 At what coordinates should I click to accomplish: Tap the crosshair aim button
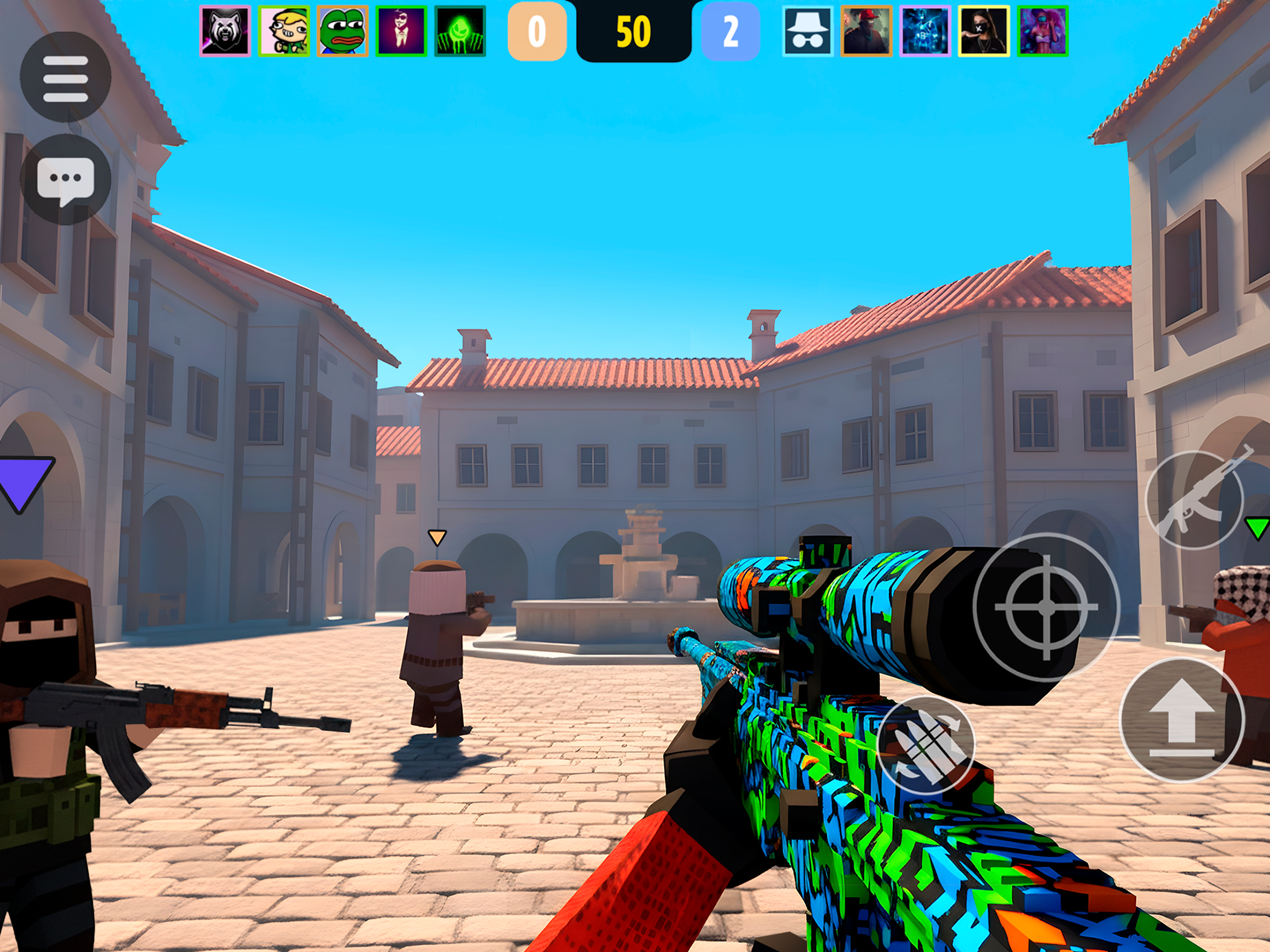pos(1046,607)
